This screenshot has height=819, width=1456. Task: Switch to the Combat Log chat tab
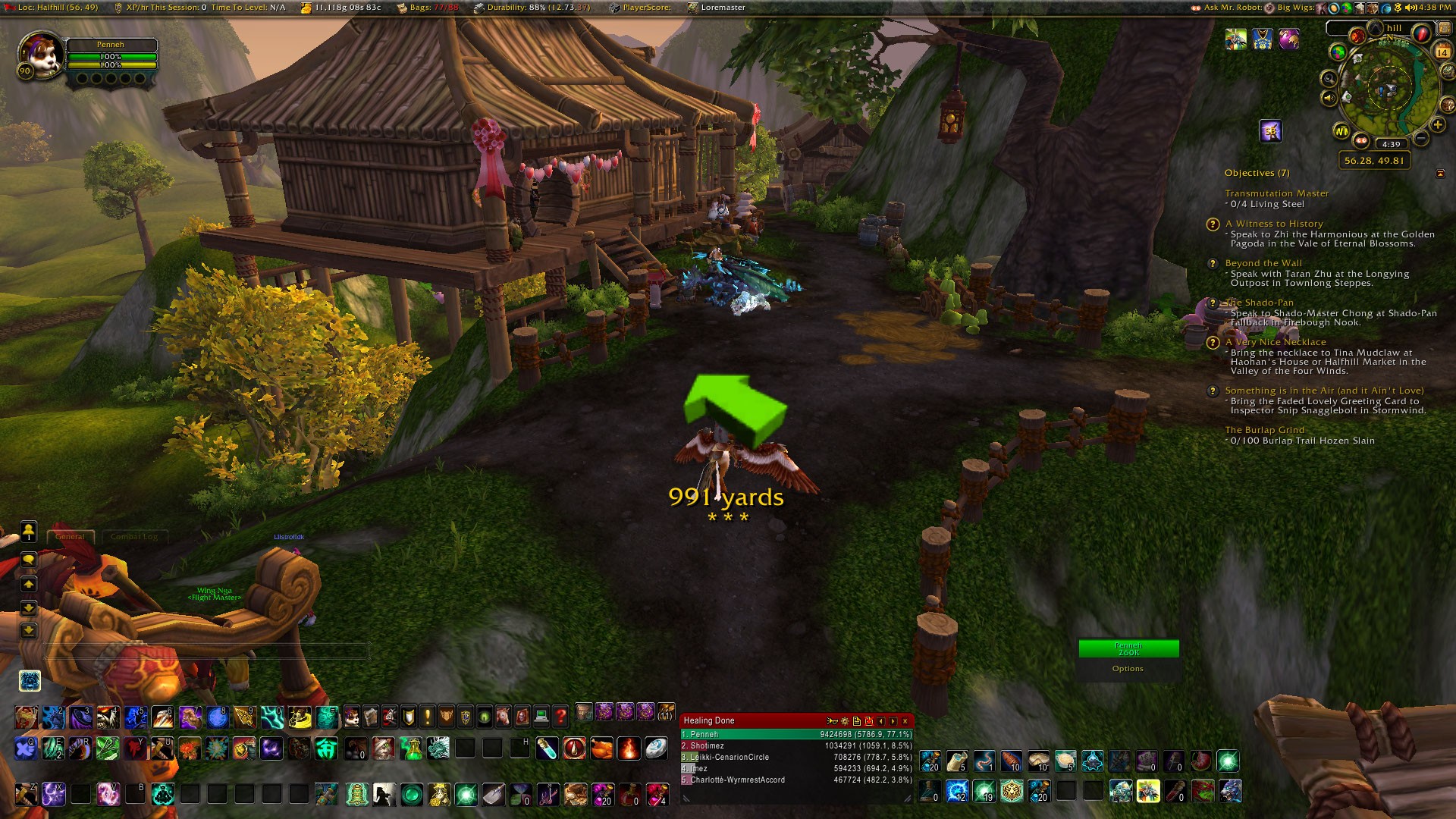[134, 537]
